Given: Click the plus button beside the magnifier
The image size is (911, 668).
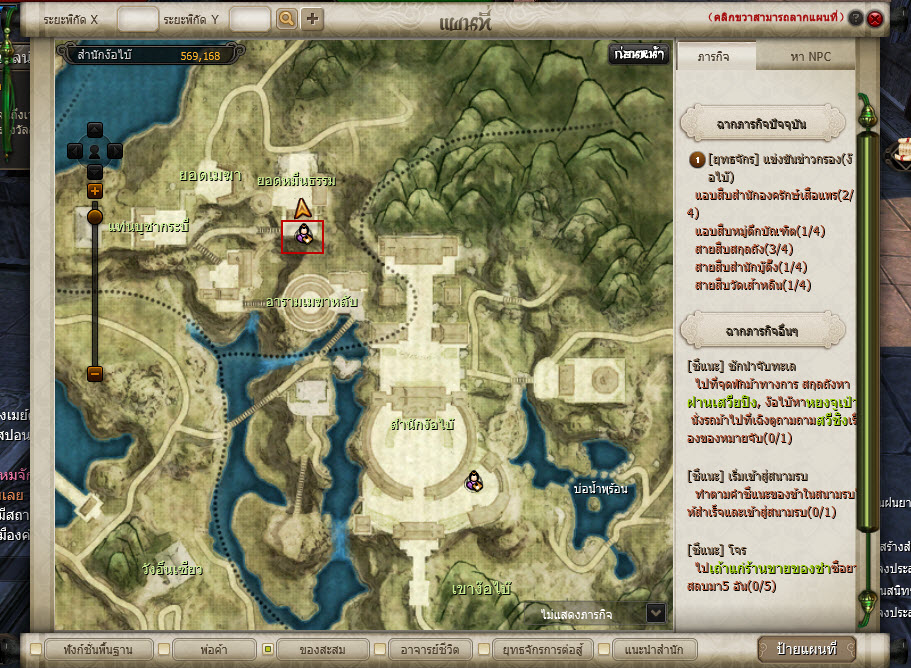Looking at the screenshot, I should click(312, 18).
